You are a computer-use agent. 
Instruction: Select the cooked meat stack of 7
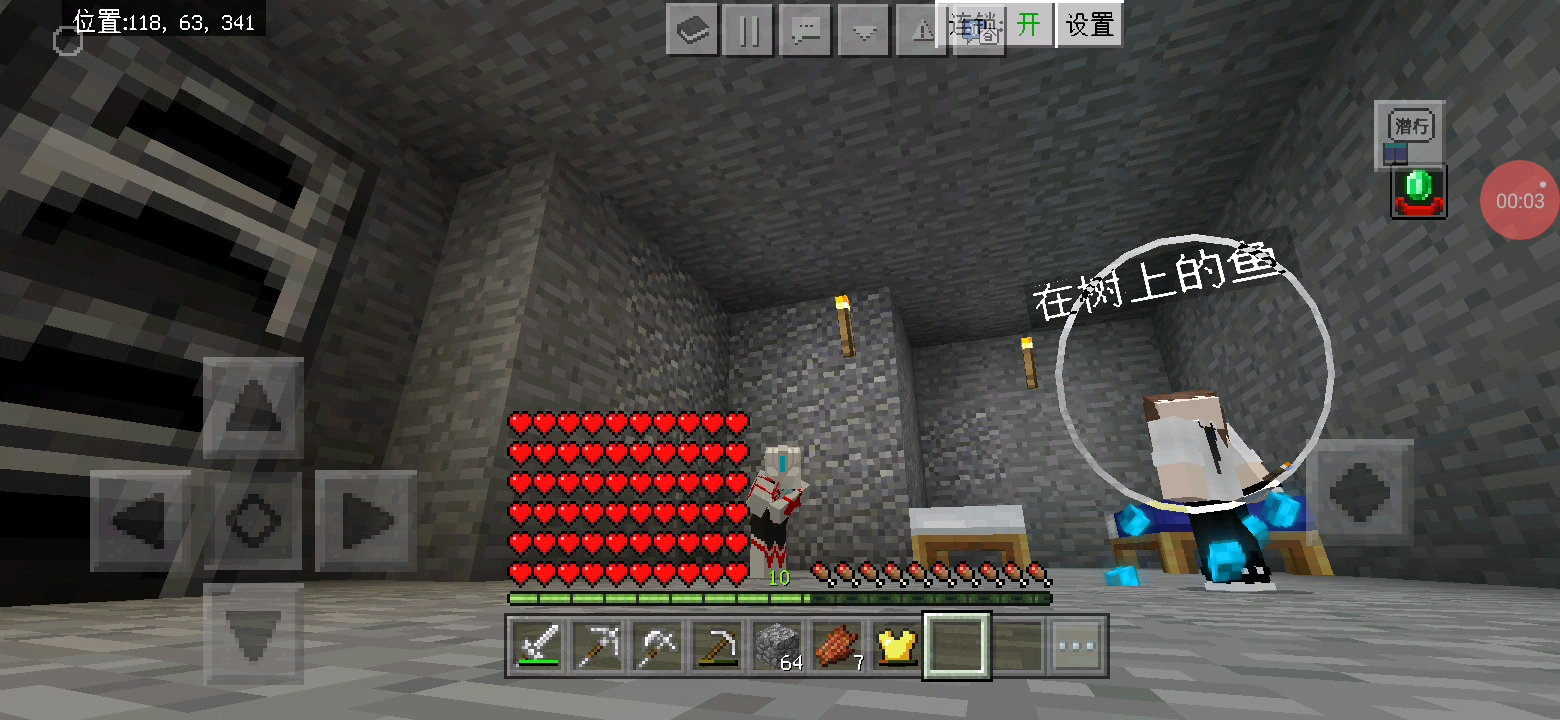[837, 646]
